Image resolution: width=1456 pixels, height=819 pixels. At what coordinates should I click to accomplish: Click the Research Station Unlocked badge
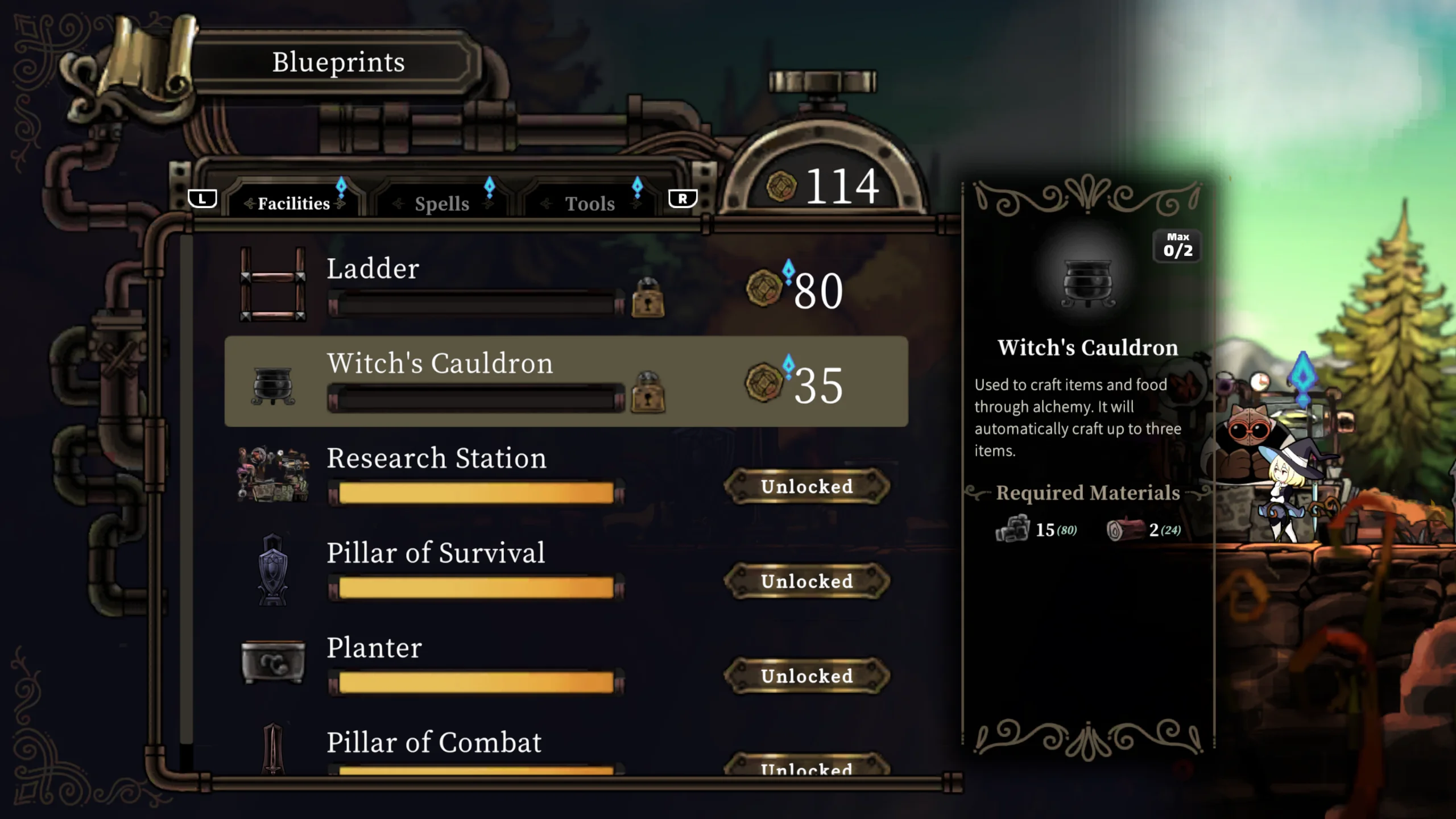pos(806,487)
